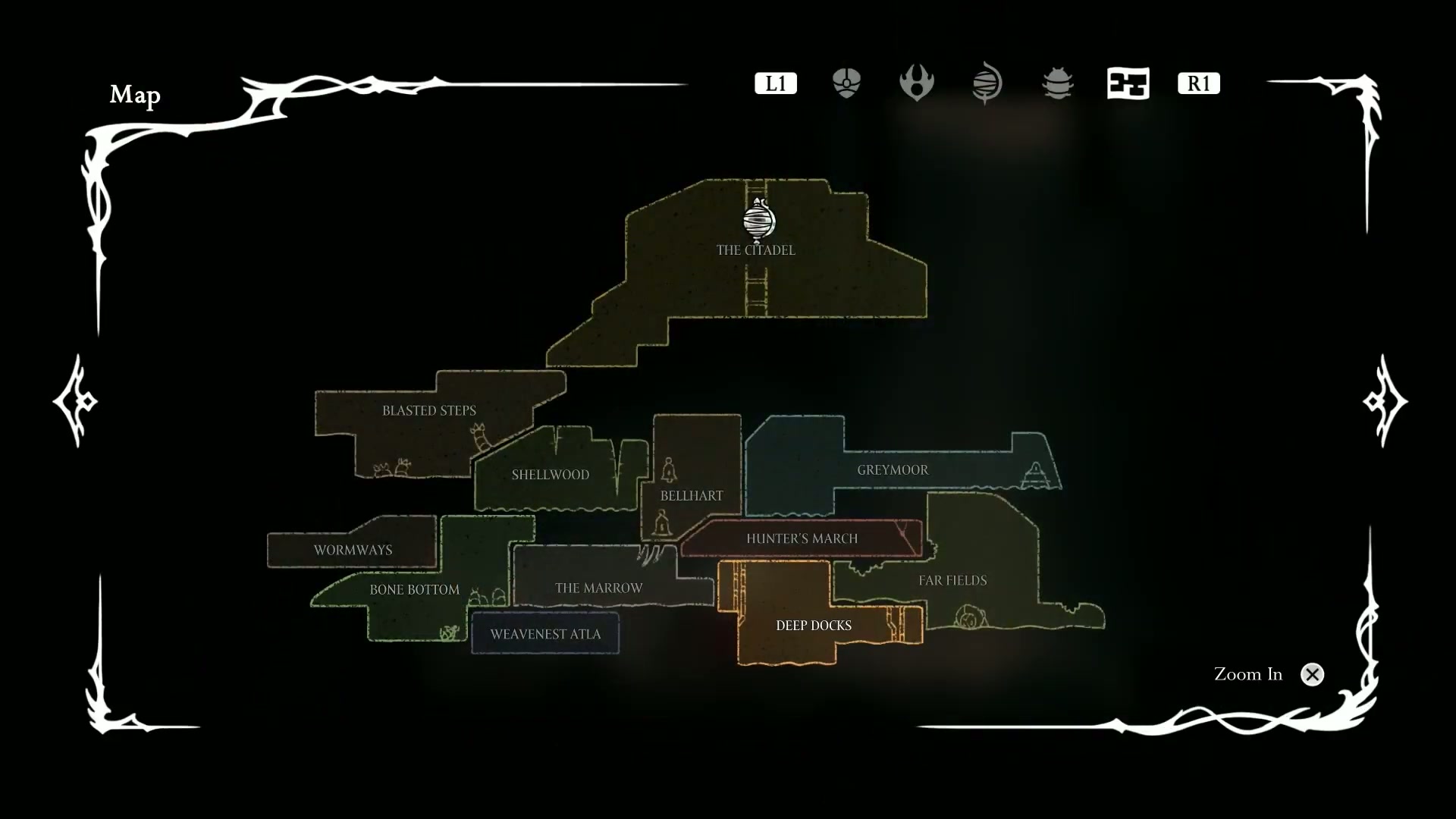Pick the Far Fields region
This screenshot has width=1456, height=819.
953,580
